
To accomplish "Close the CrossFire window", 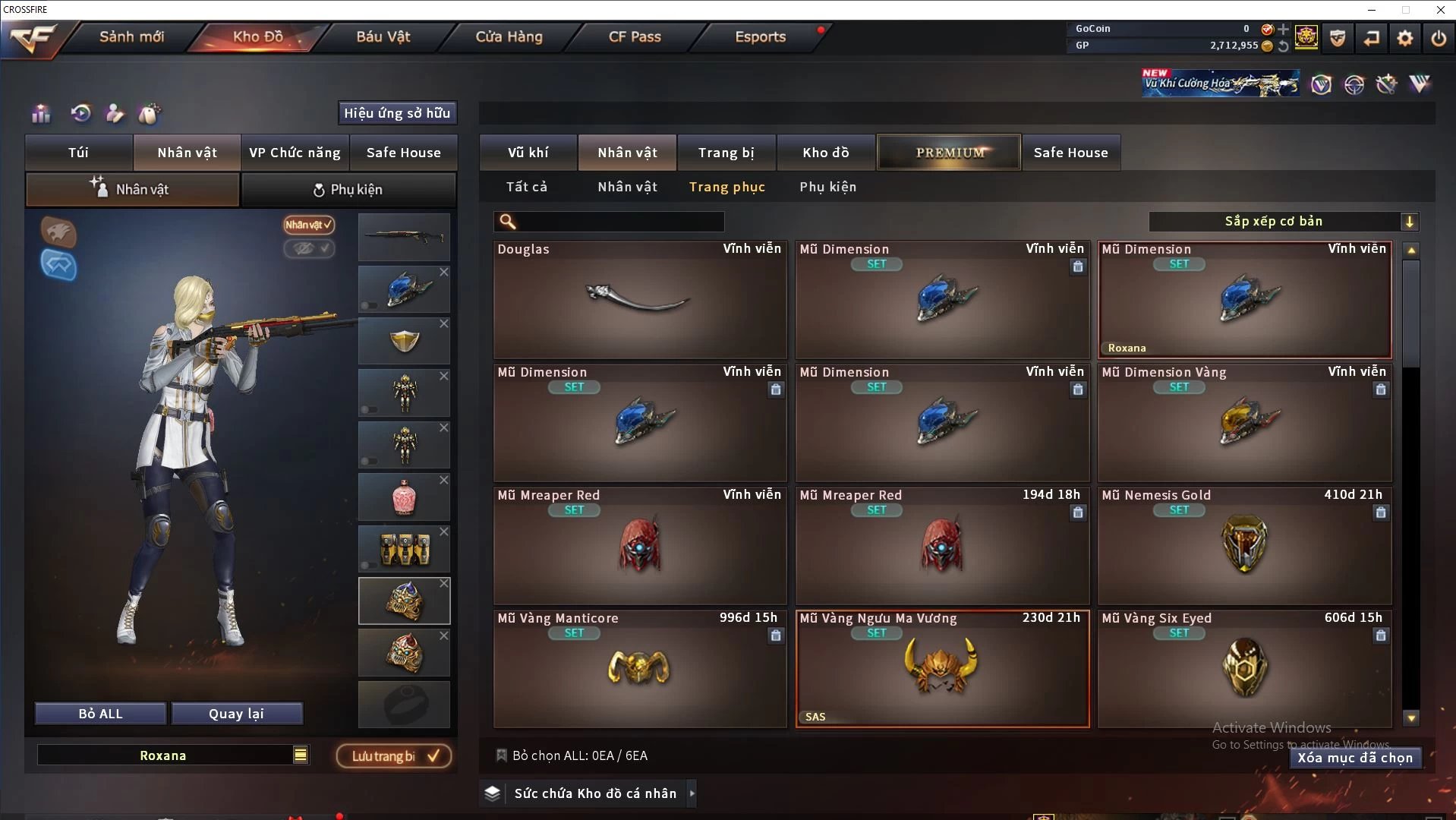I will pyautogui.click(x=1440, y=10).
